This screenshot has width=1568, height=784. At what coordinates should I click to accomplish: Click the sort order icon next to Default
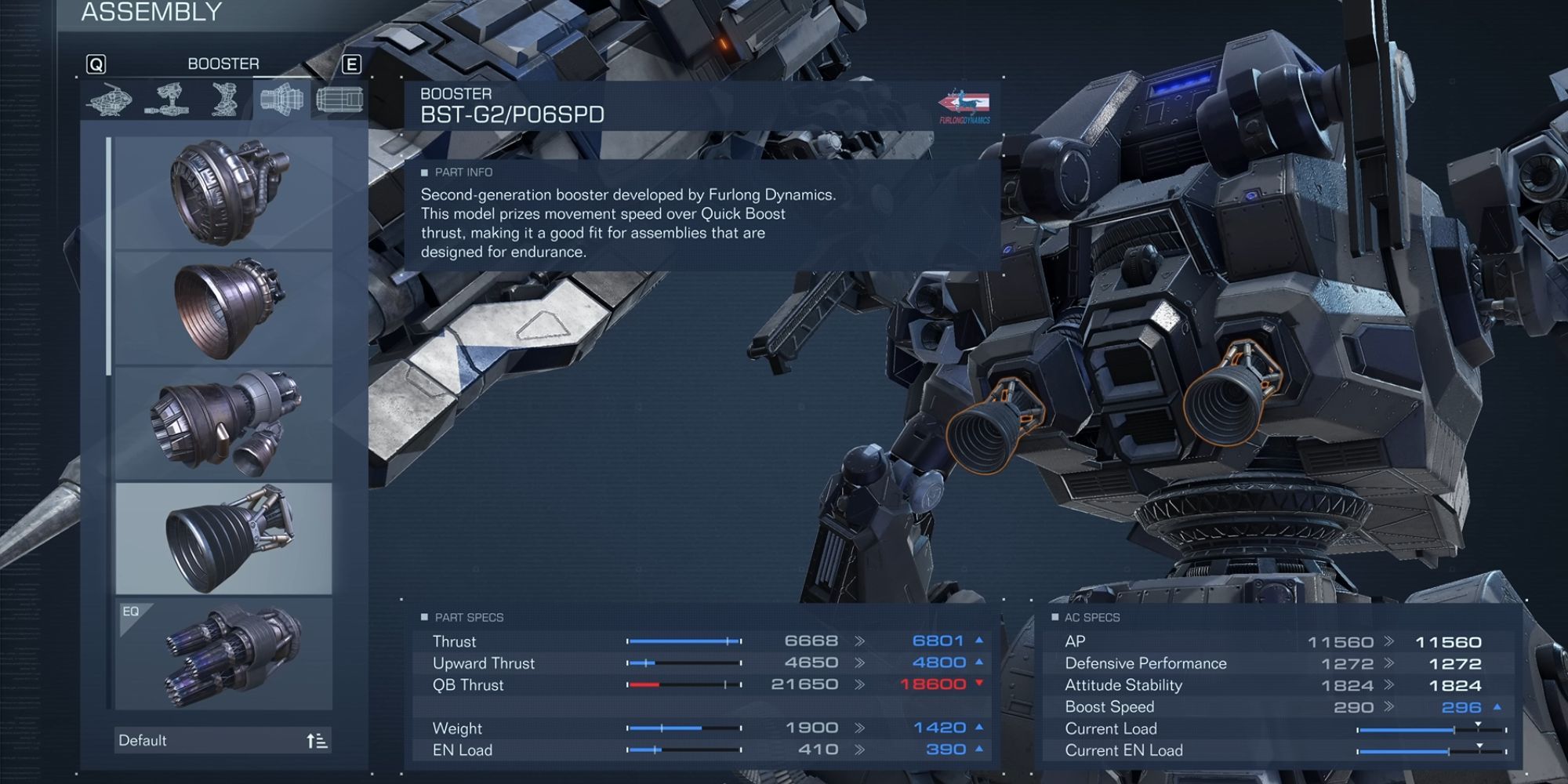point(320,739)
